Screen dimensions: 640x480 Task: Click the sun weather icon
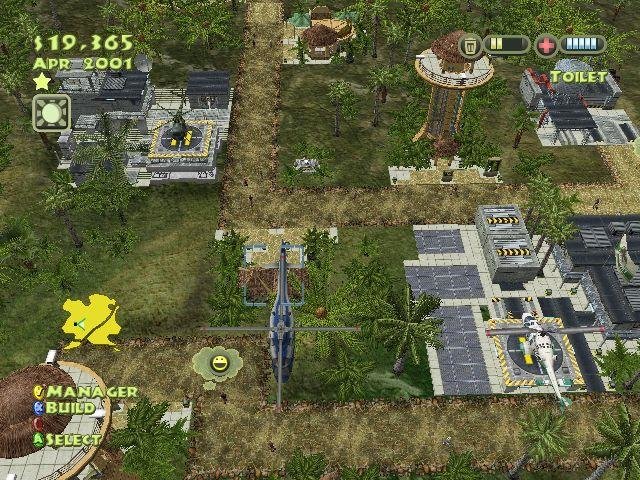coord(49,110)
